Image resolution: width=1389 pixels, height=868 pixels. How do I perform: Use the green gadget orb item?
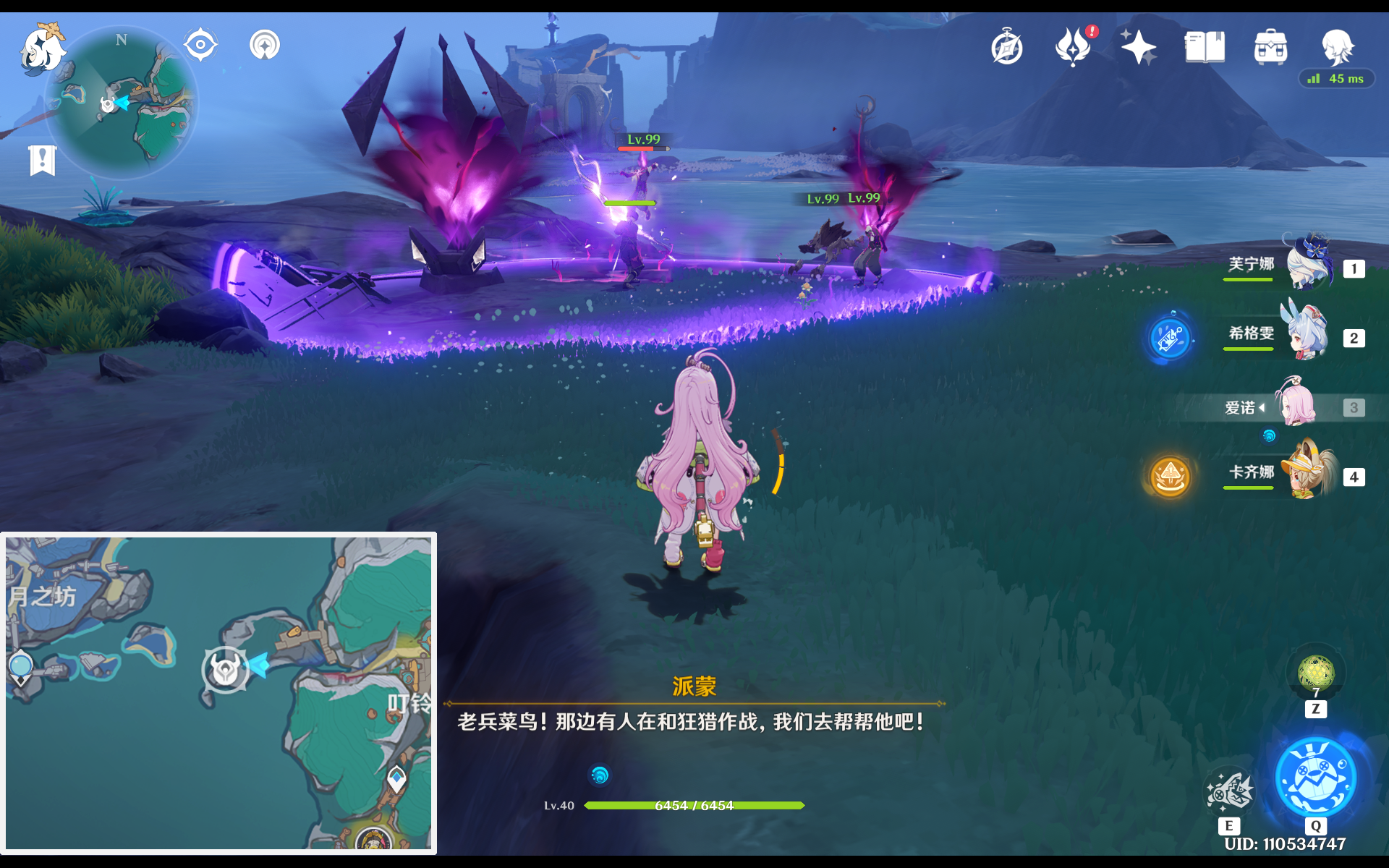tap(1316, 673)
